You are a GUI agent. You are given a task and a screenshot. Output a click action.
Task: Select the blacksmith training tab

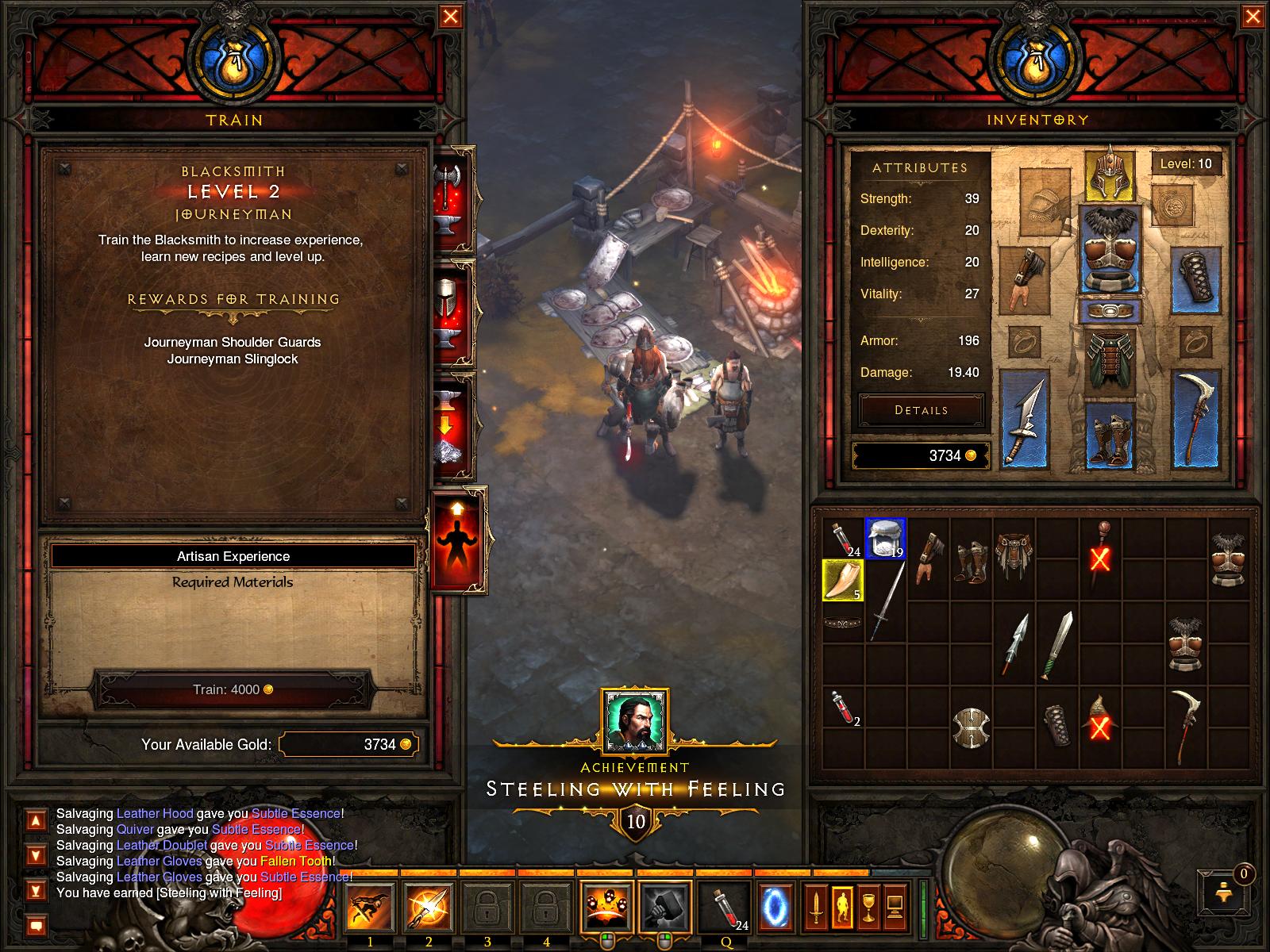pos(456,539)
